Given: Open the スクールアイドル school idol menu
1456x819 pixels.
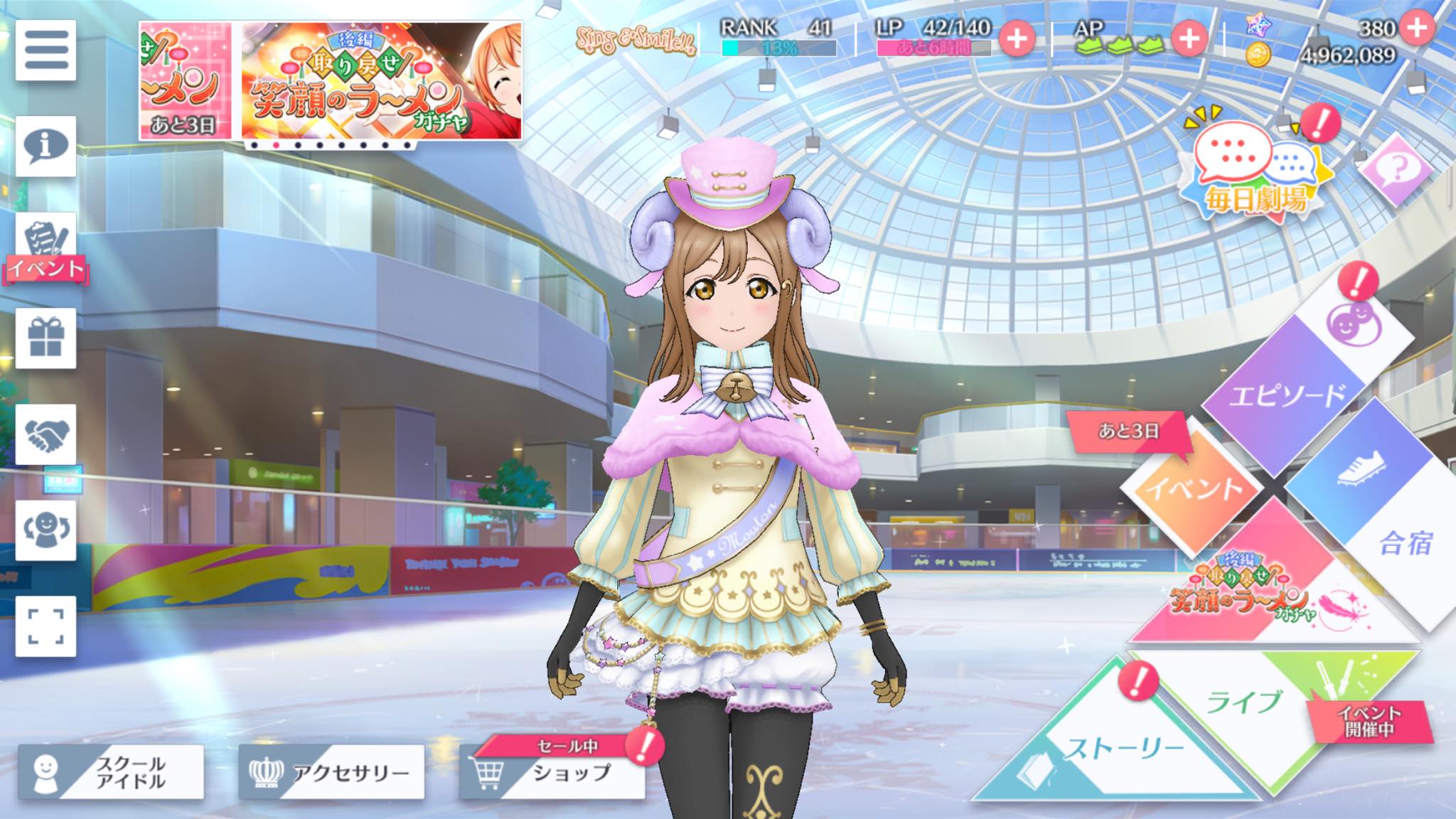Looking at the screenshot, I should (111, 772).
